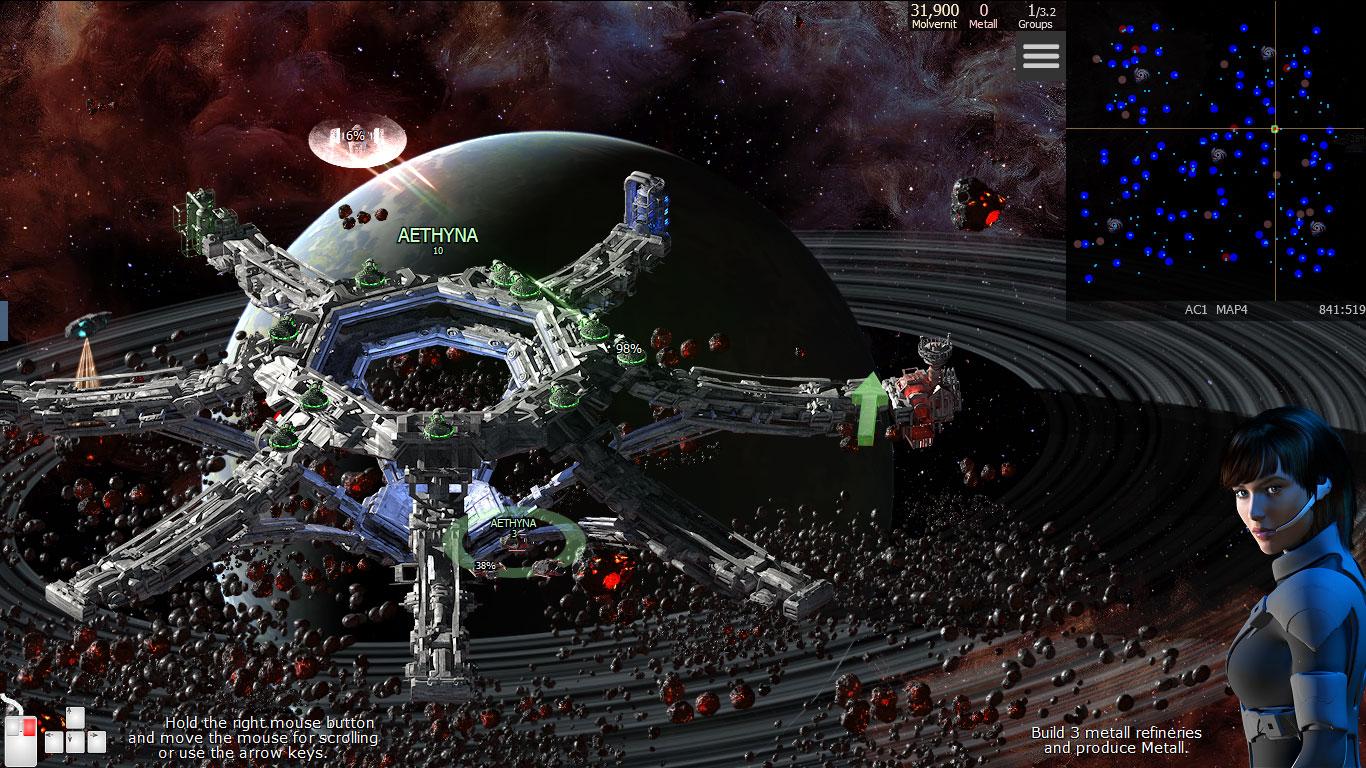Click the Metall resource counter showing 0
The height and width of the screenshot is (768, 1366).
[984, 13]
